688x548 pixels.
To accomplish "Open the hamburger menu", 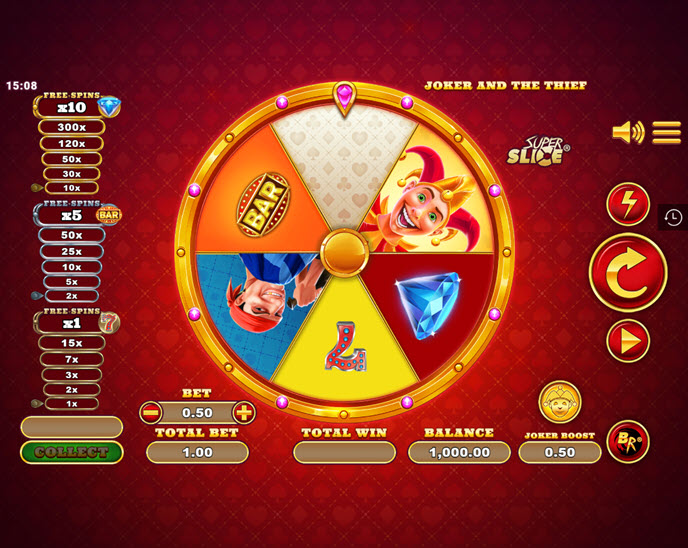I will tap(666, 132).
